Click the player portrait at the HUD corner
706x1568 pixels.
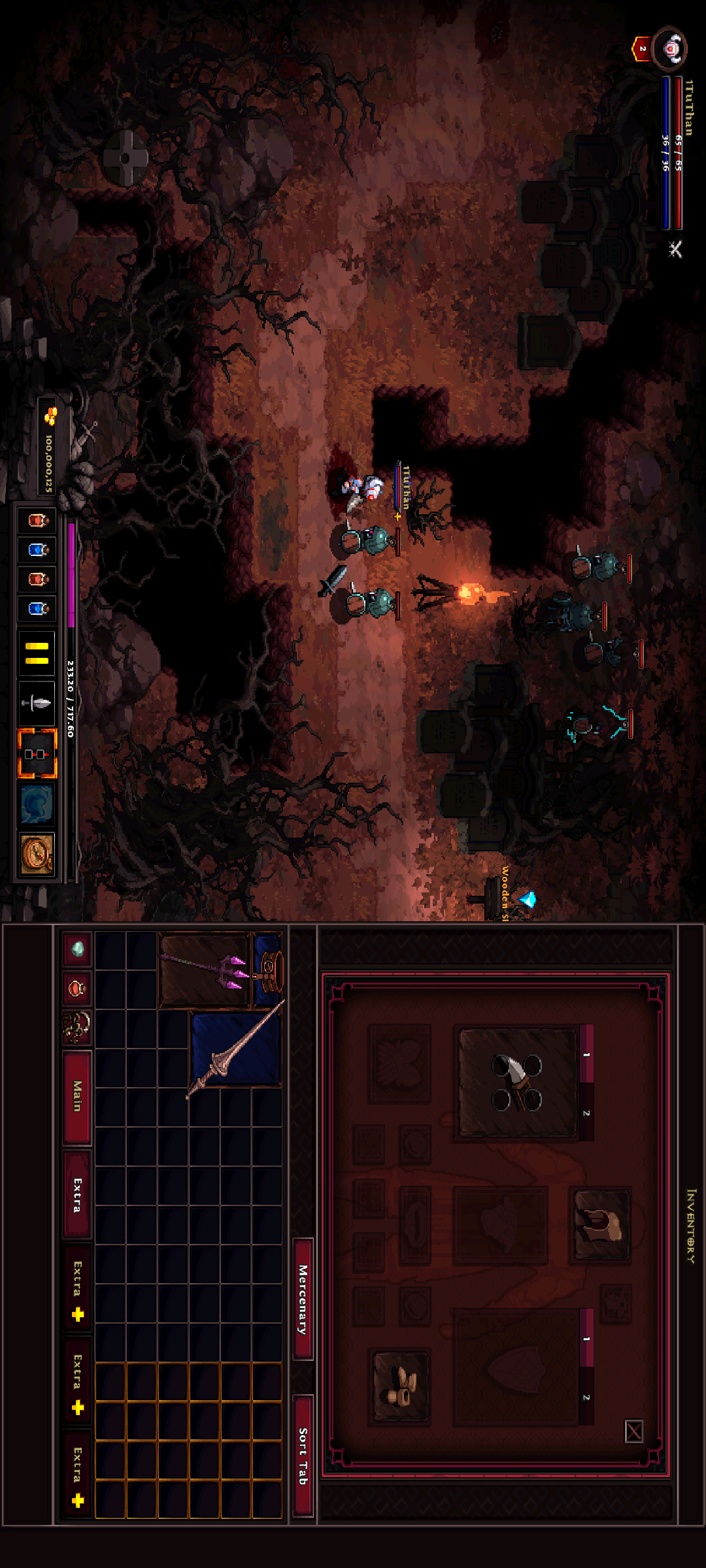click(x=670, y=48)
